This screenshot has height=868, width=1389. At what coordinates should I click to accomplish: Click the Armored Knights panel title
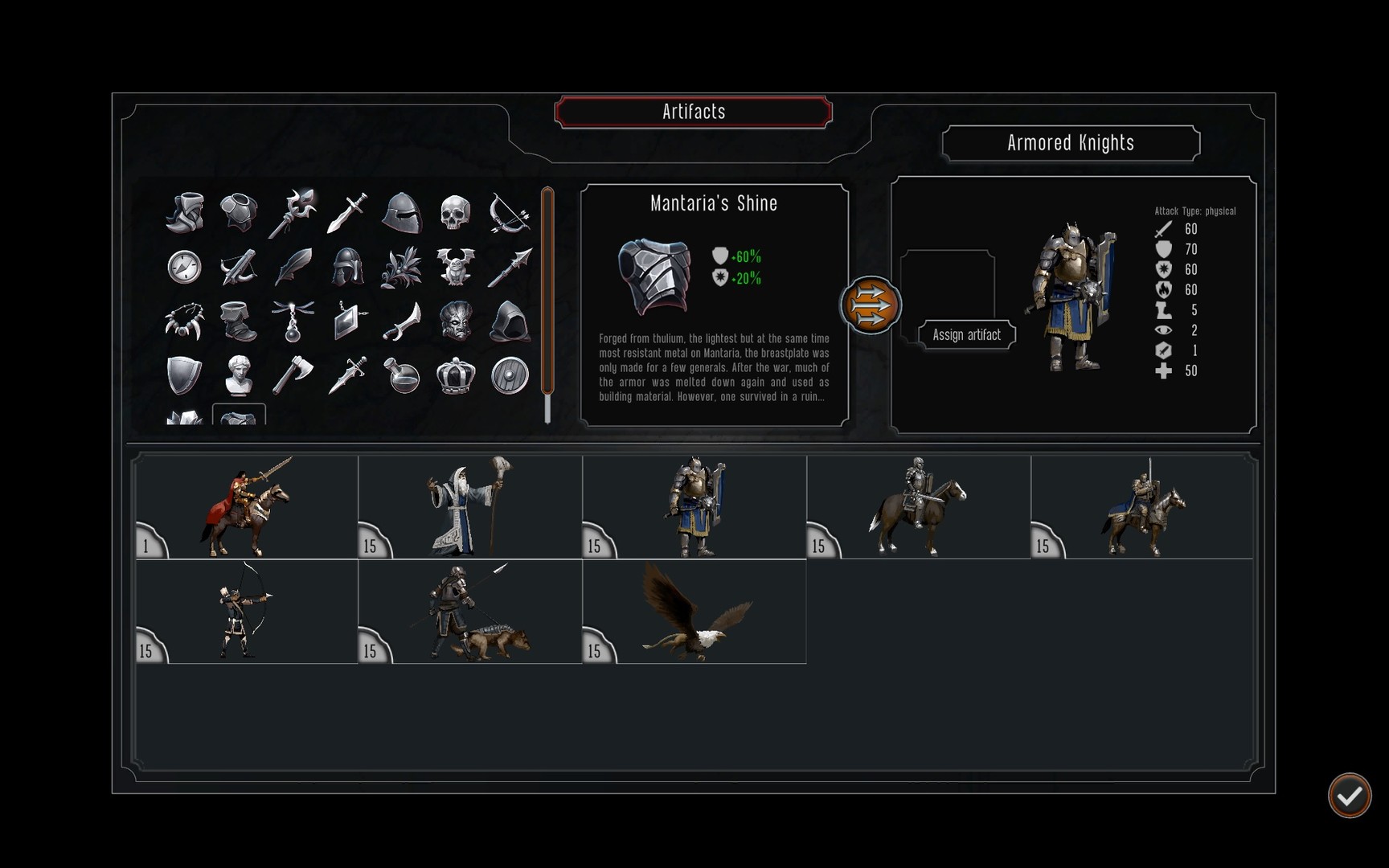(x=1069, y=143)
